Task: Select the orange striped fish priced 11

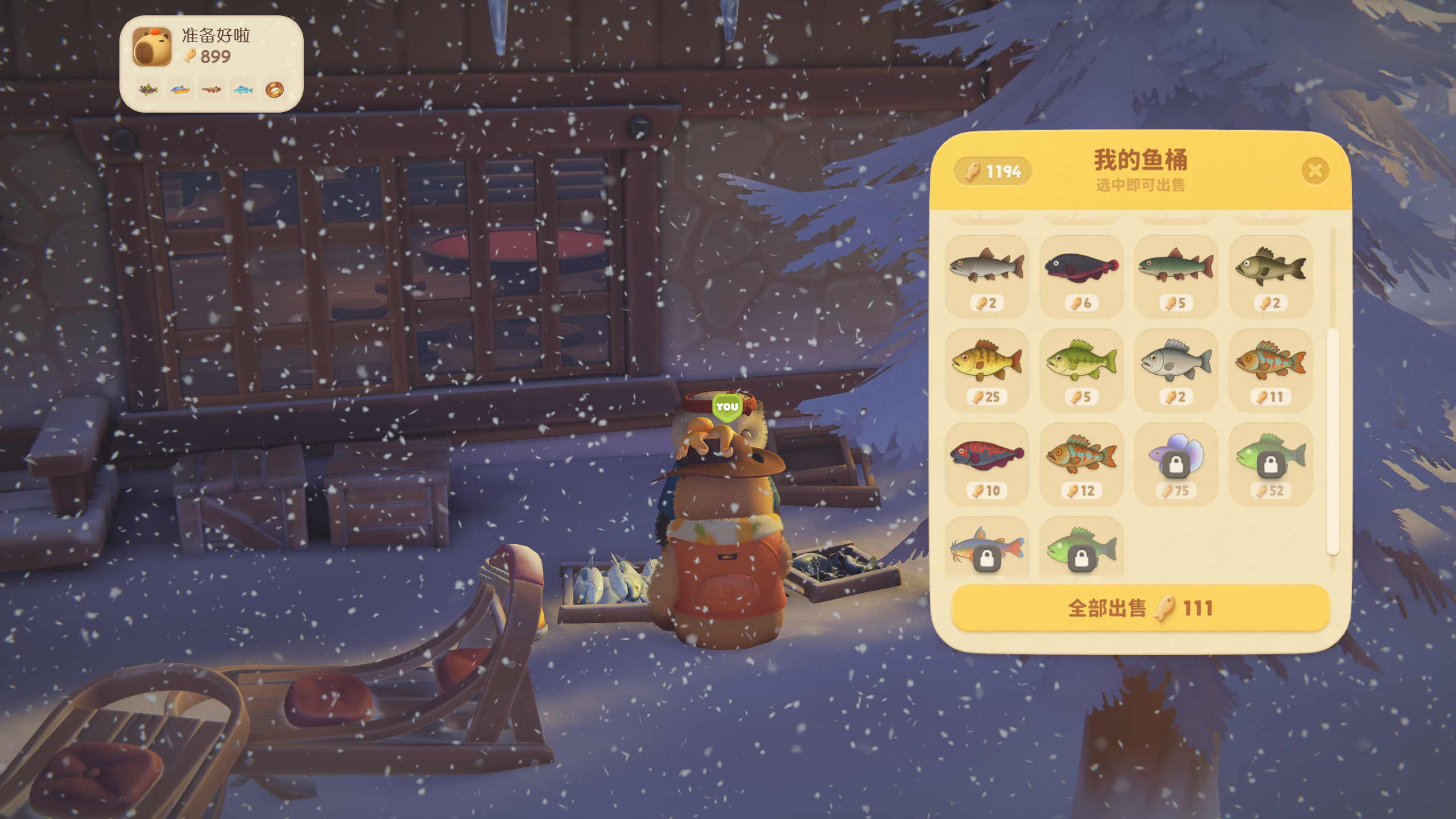Action: 1271,369
